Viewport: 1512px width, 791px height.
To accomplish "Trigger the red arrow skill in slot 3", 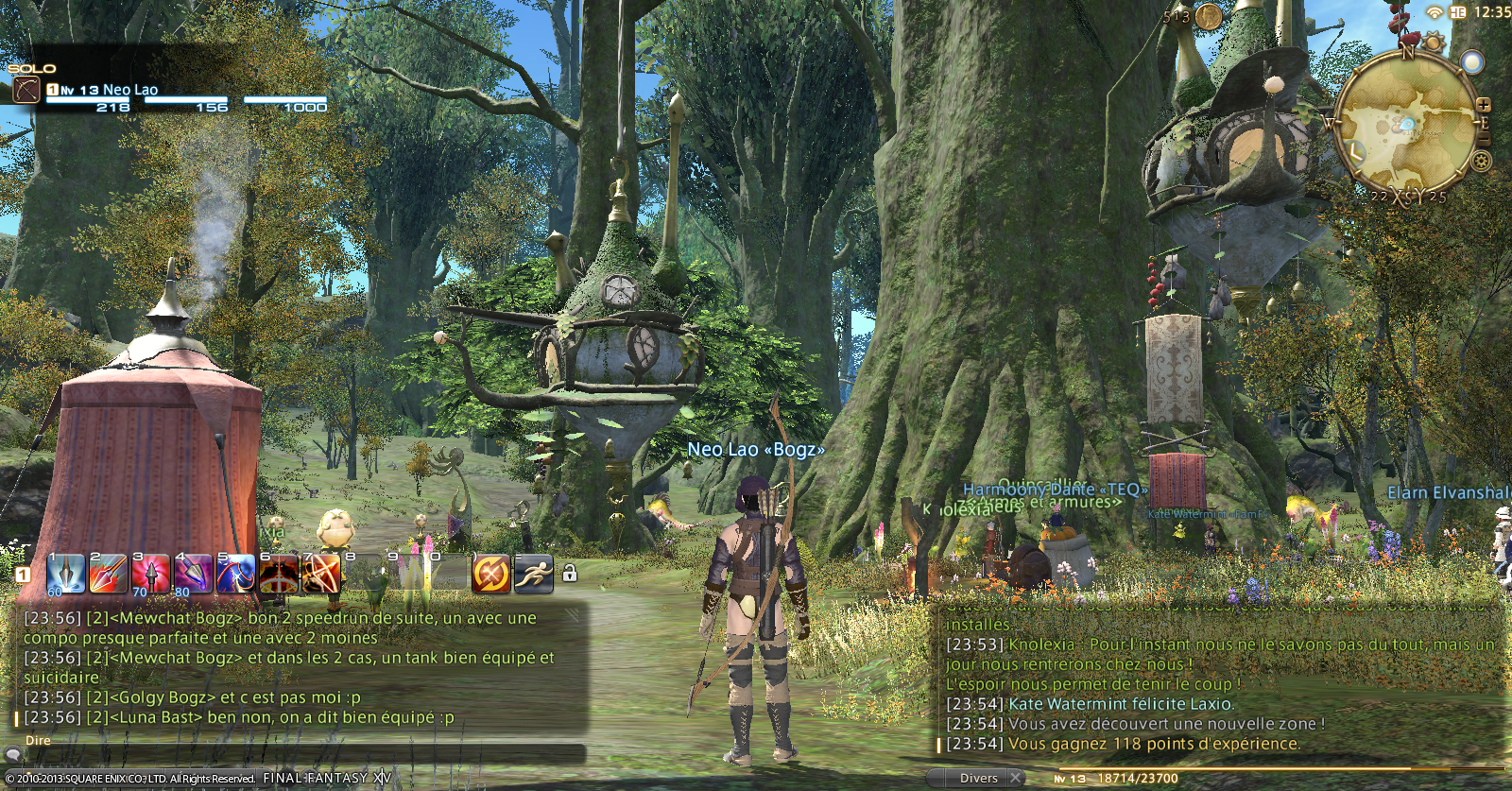I will (150, 574).
